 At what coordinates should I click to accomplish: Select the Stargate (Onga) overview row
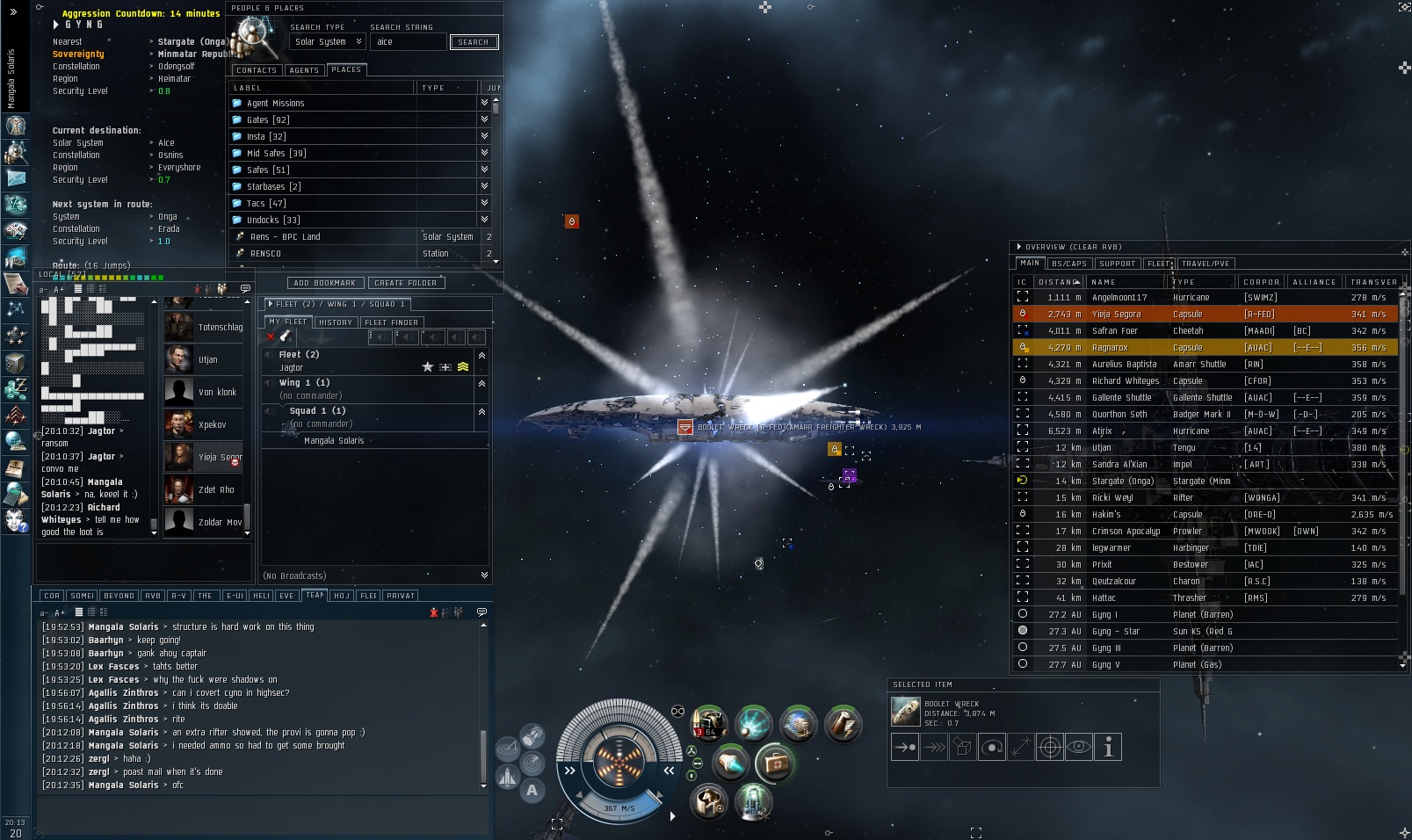tap(1122, 482)
